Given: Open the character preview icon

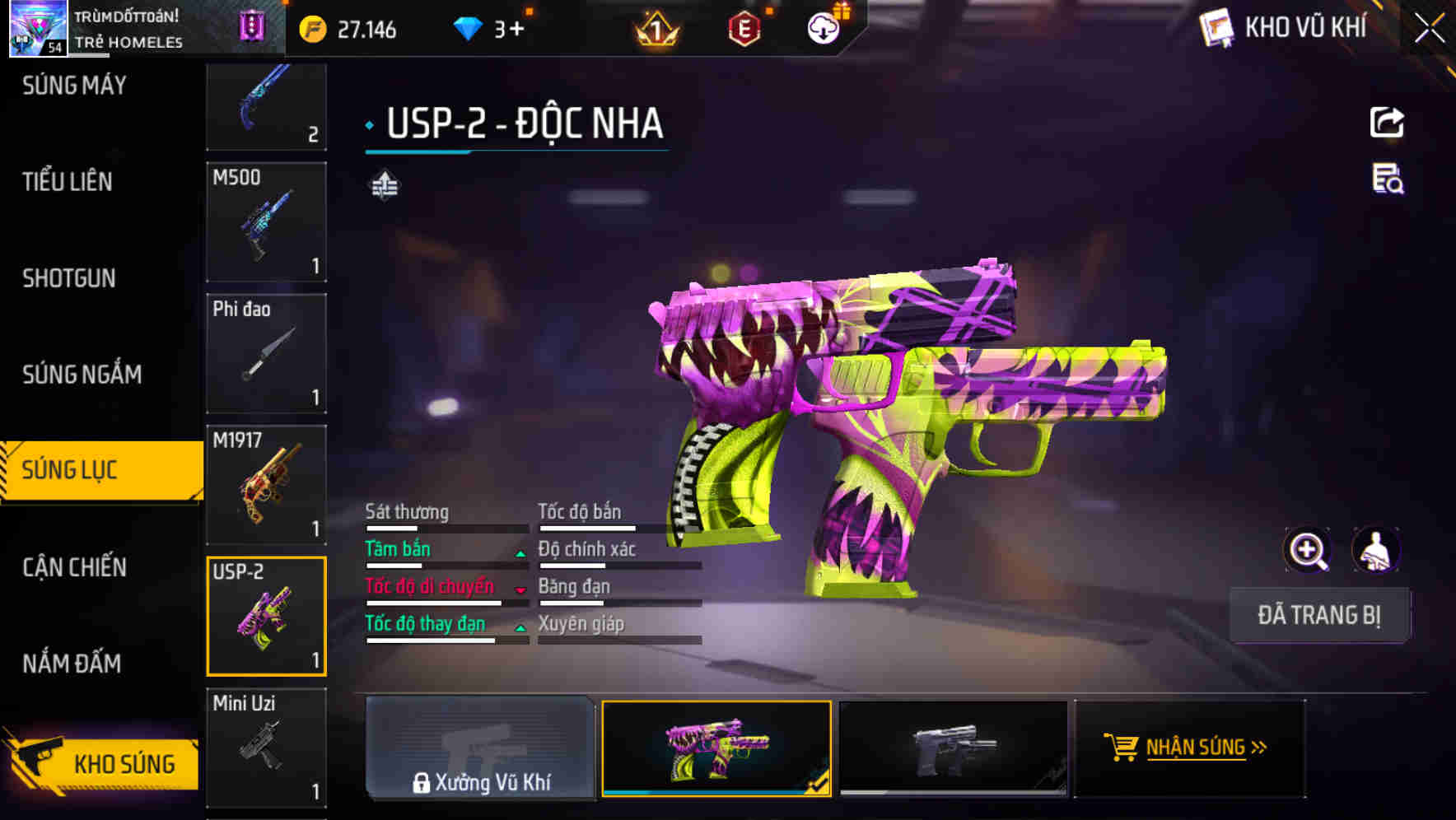Looking at the screenshot, I should tap(1377, 550).
